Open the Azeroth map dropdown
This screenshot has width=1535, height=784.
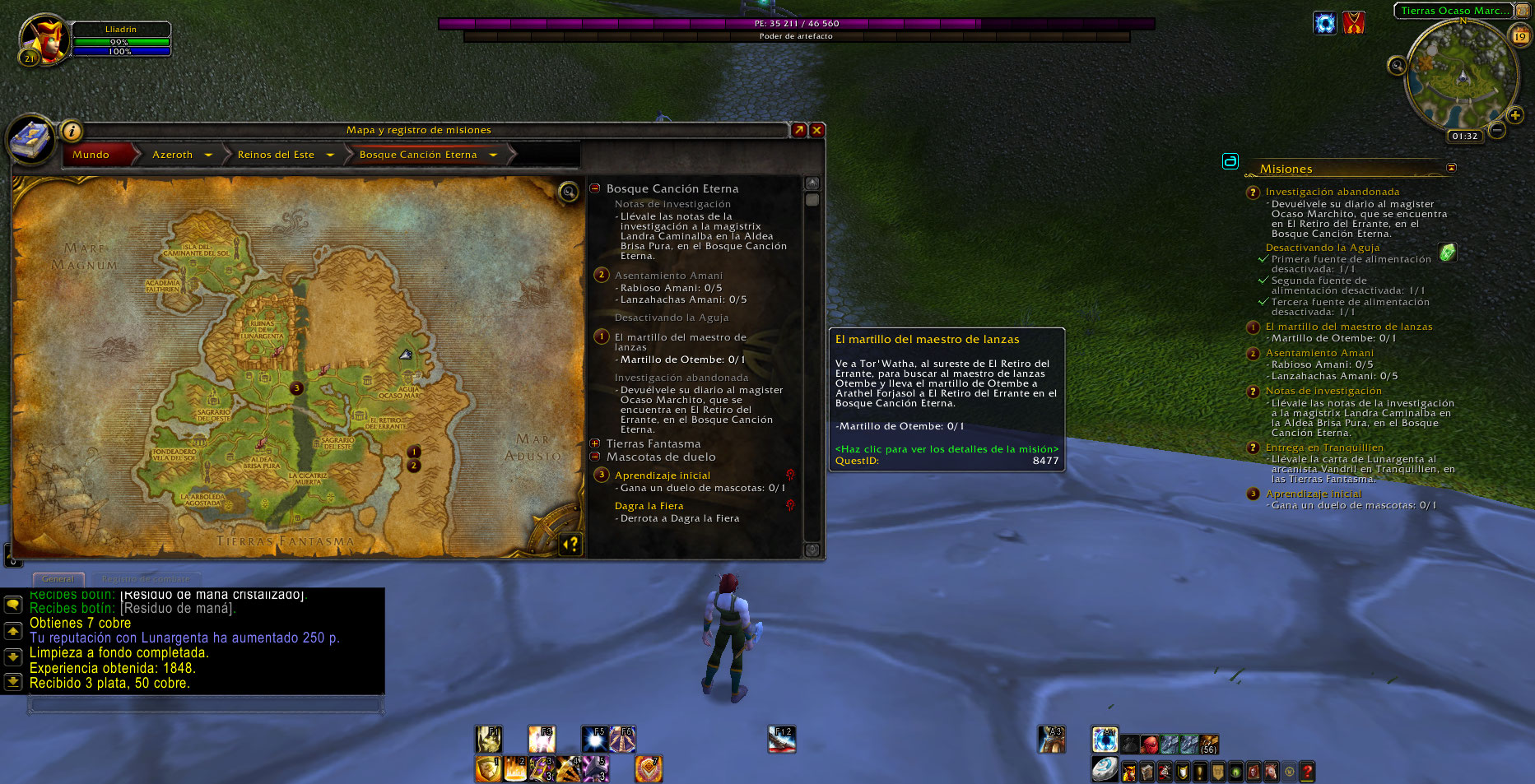[208, 155]
